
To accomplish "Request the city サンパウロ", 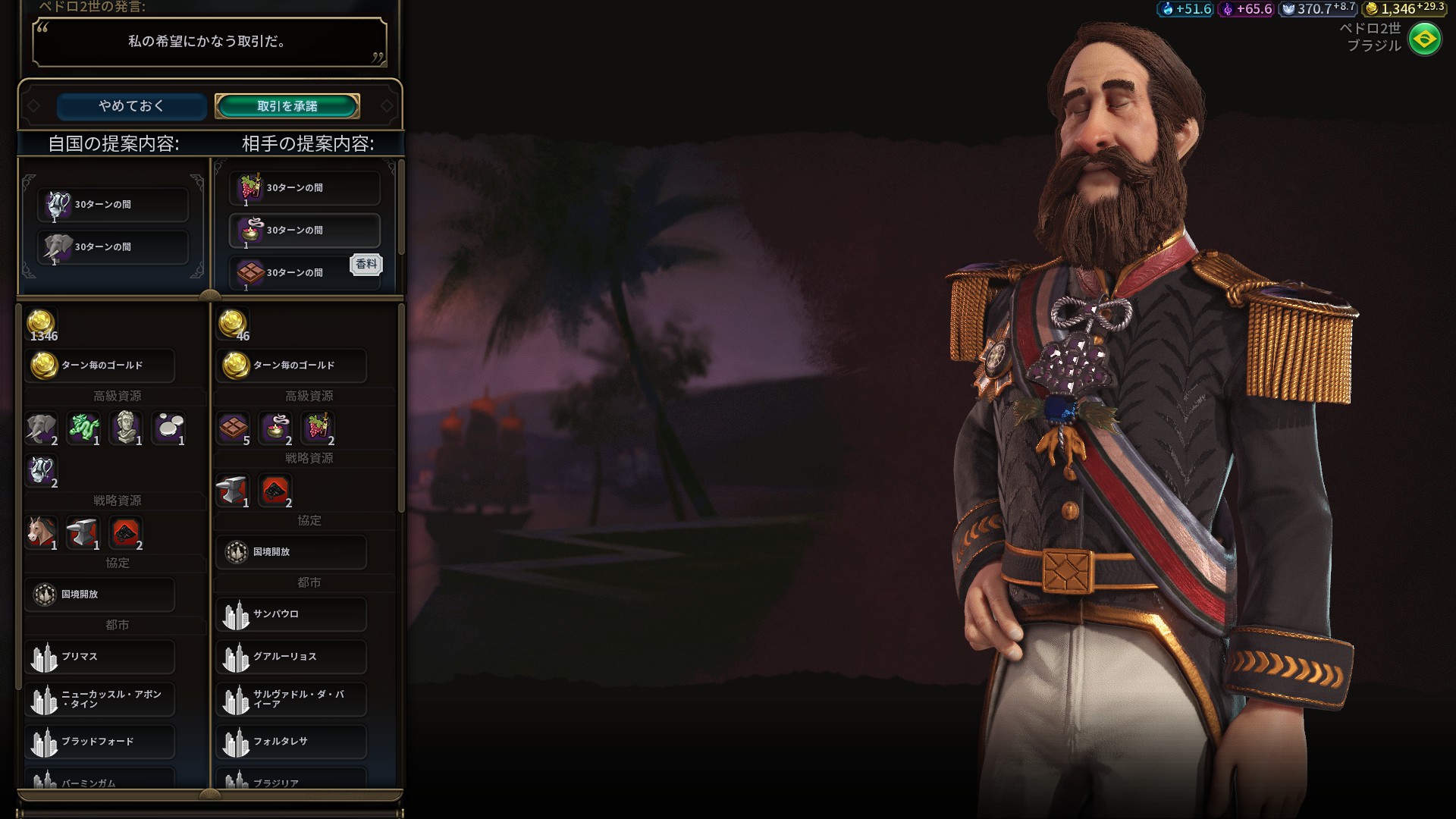I will coord(292,614).
